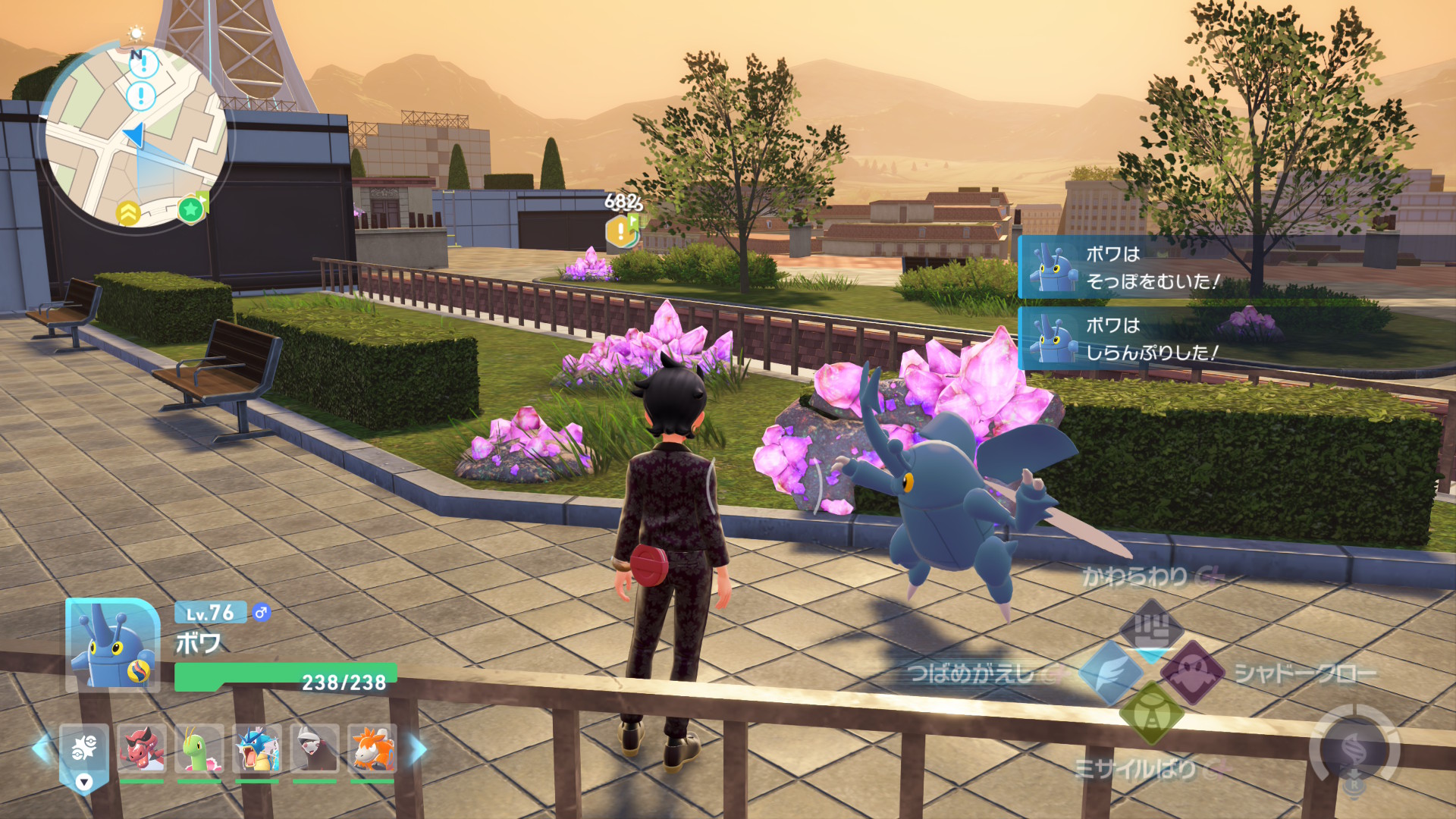Use the つばめがえし wing move icon
Viewport: 1456px width, 819px height.
(1110, 672)
